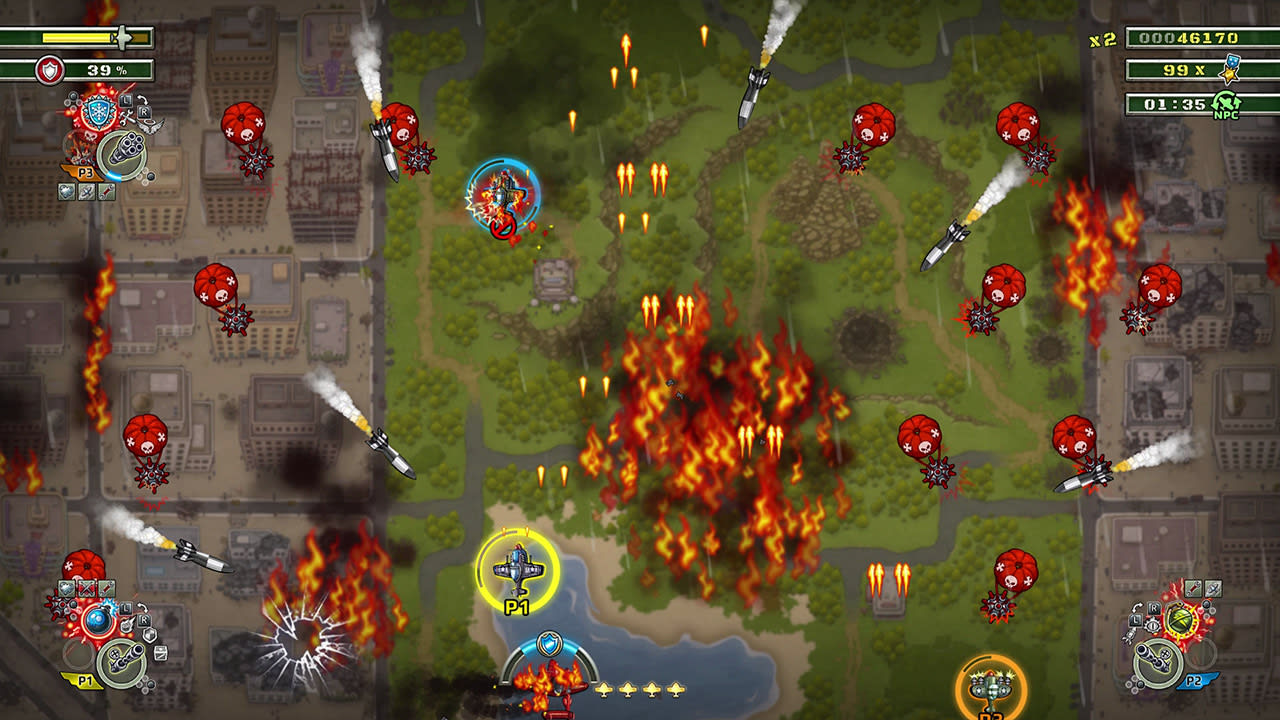The height and width of the screenshot is (720, 1280).
Task: Expand the P3 player badge
Action: click(86, 171)
